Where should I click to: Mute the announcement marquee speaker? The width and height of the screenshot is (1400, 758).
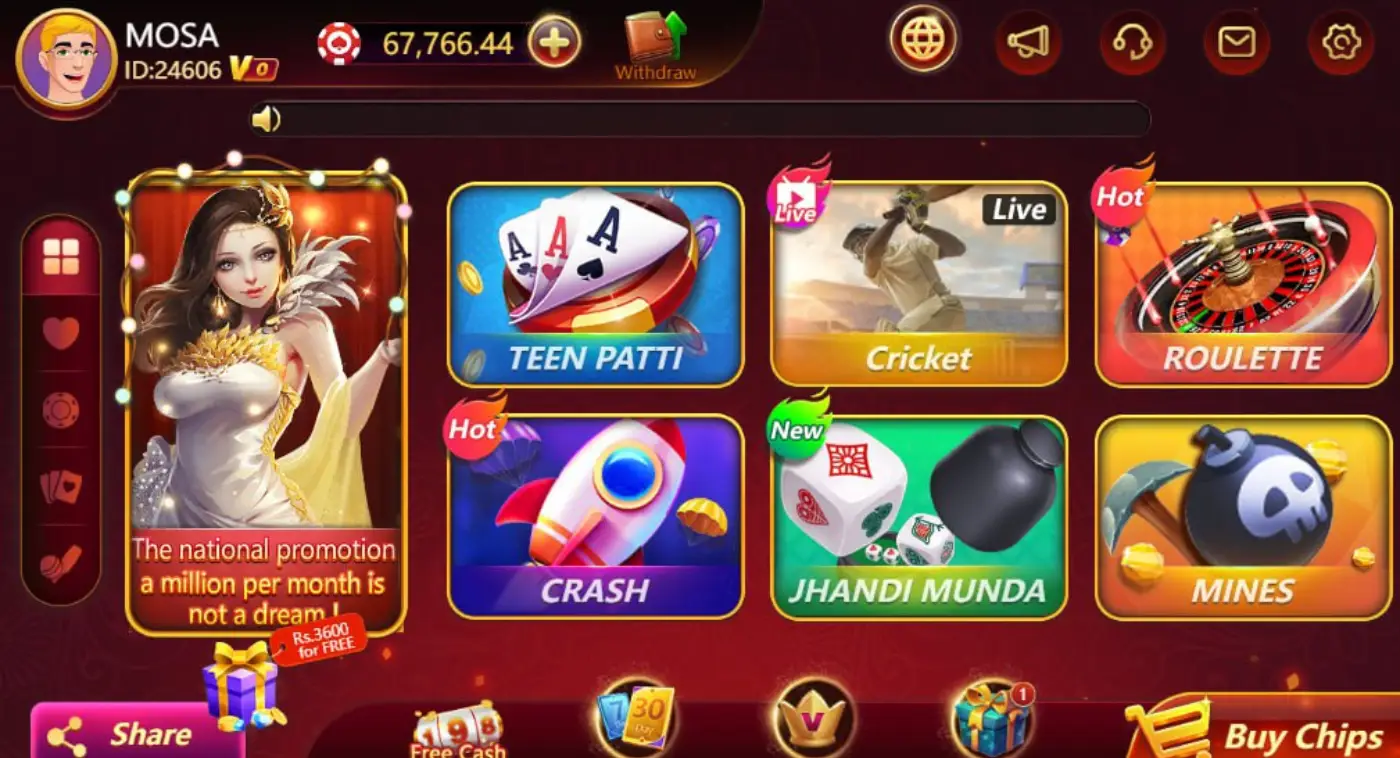point(268,118)
